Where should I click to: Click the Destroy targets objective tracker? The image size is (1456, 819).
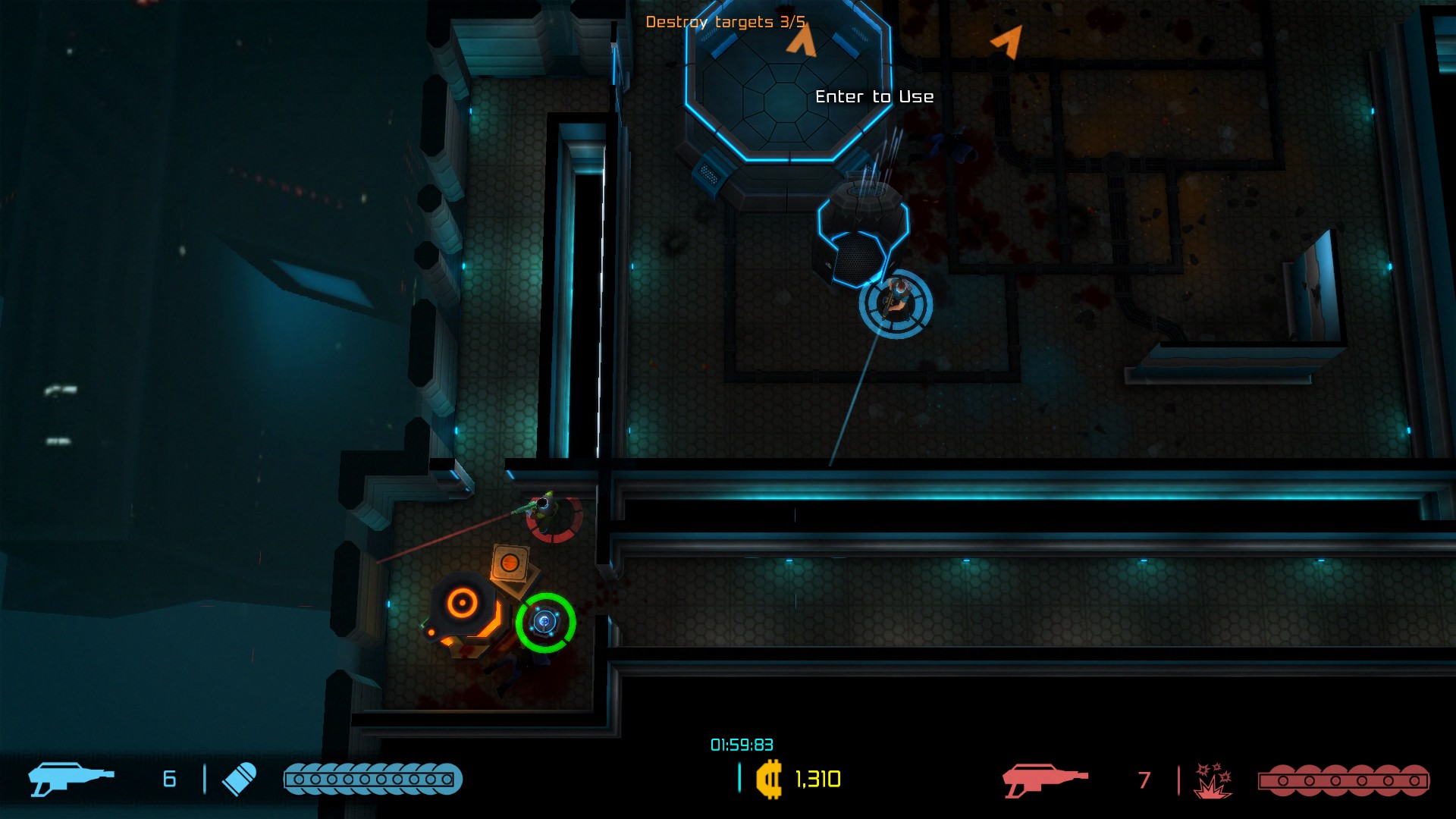pyautogui.click(x=724, y=22)
